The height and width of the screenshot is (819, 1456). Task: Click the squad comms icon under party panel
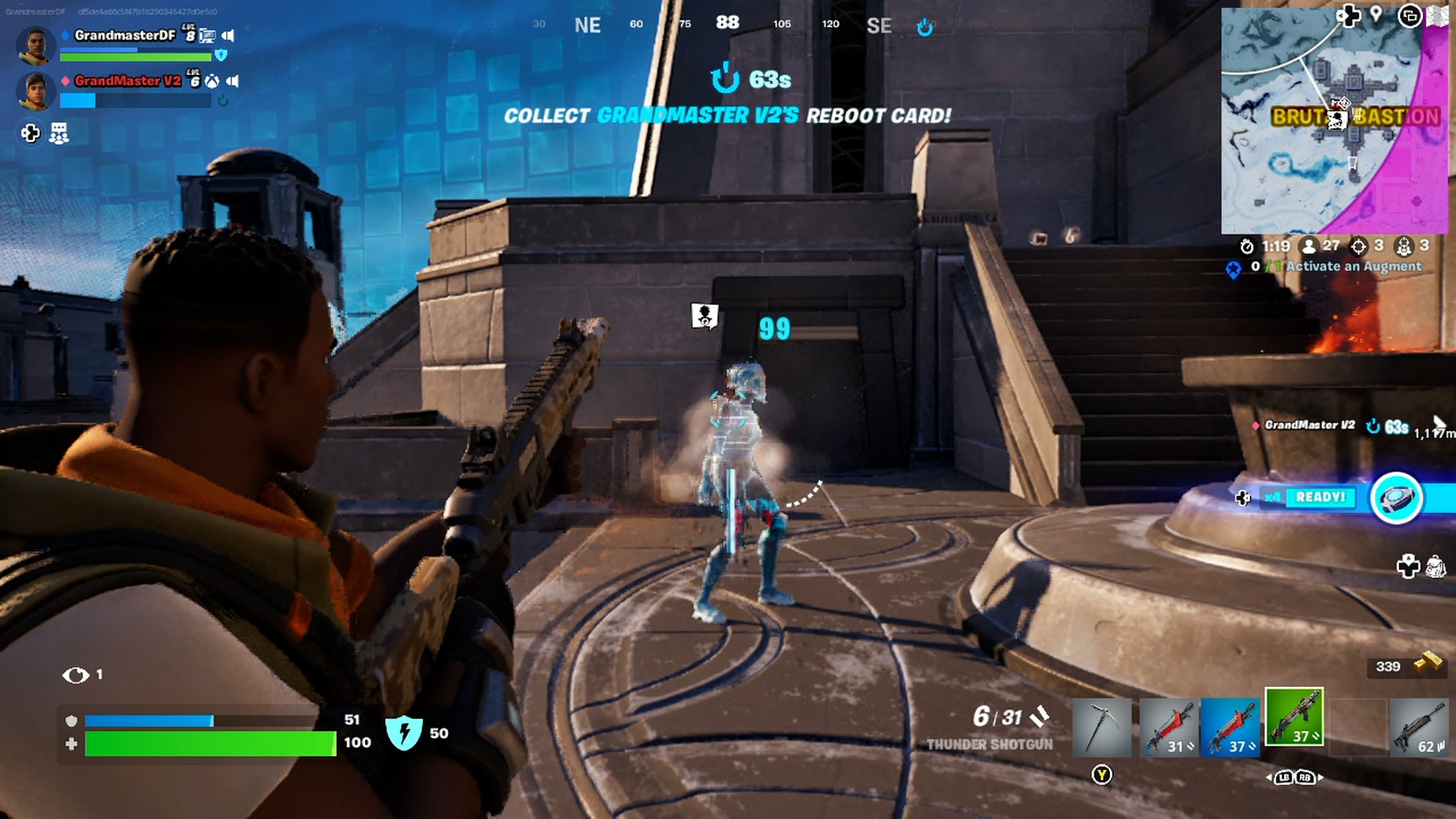pos(59,133)
